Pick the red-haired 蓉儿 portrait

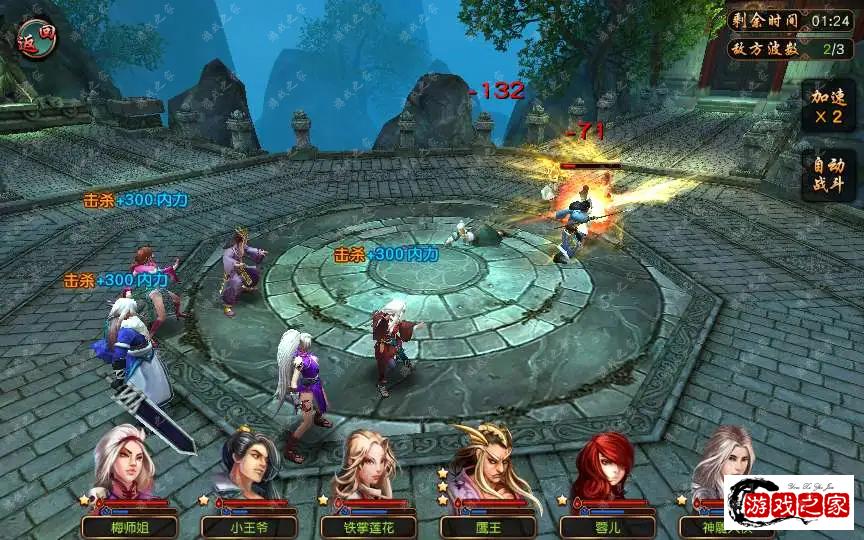[x=605, y=466]
